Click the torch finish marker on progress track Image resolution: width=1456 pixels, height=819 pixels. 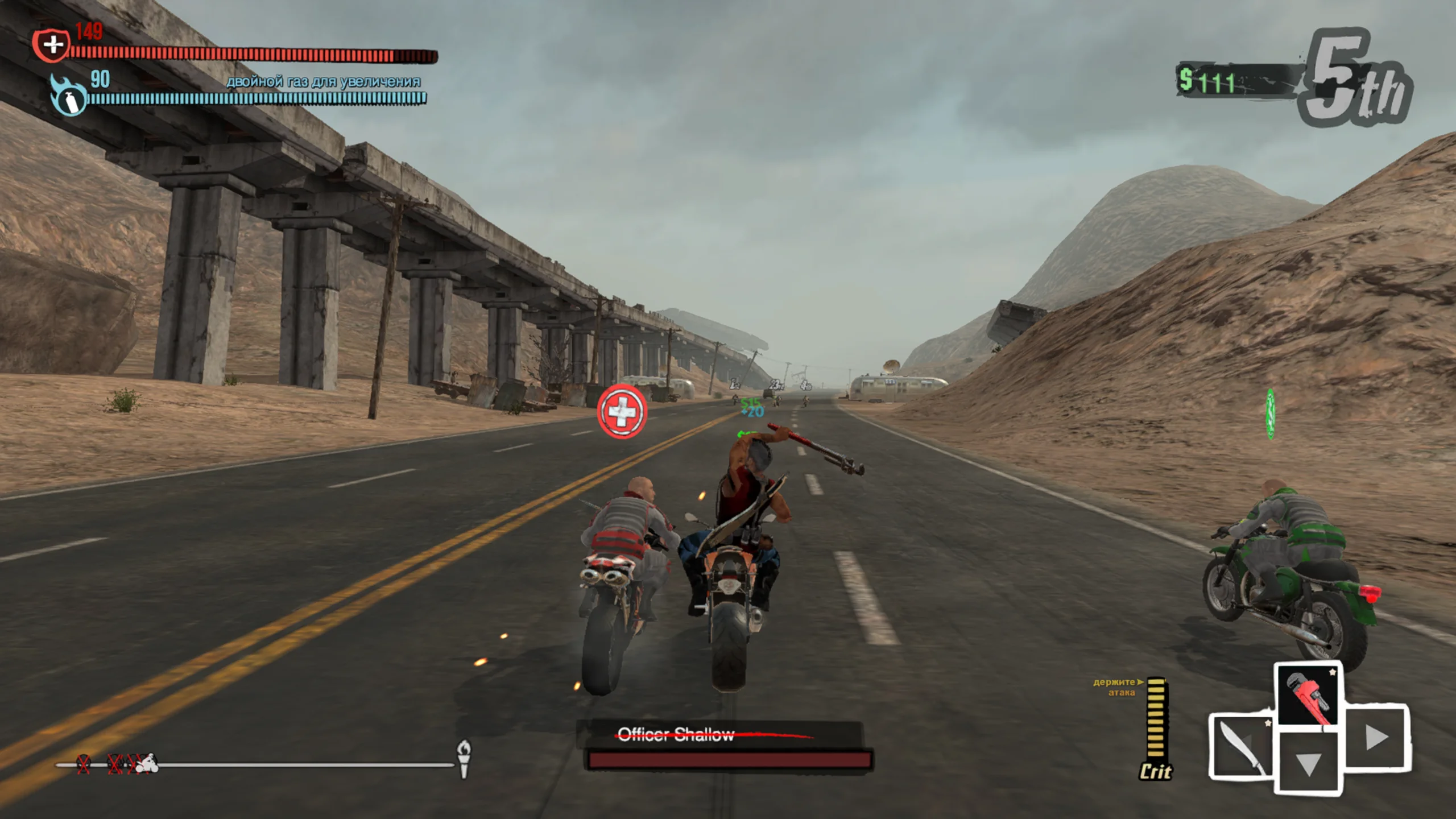click(464, 759)
